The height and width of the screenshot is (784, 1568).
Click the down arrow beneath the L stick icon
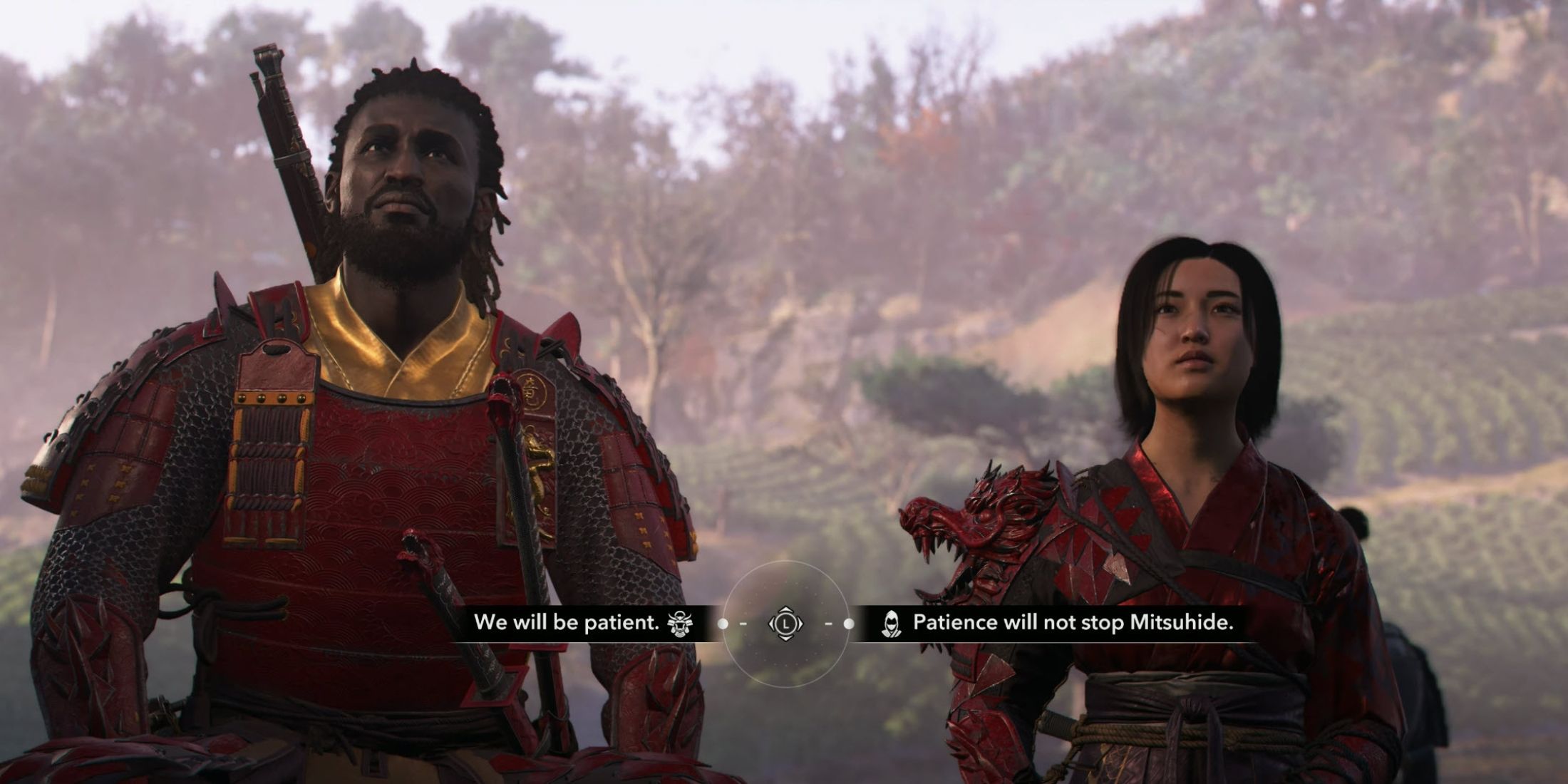point(786,639)
